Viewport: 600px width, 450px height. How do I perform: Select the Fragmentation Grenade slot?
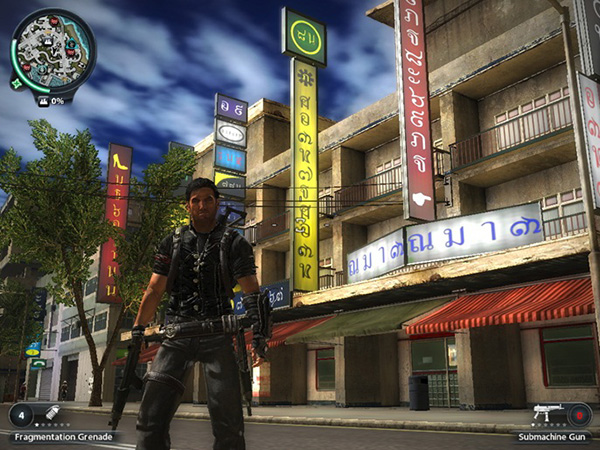(49, 413)
